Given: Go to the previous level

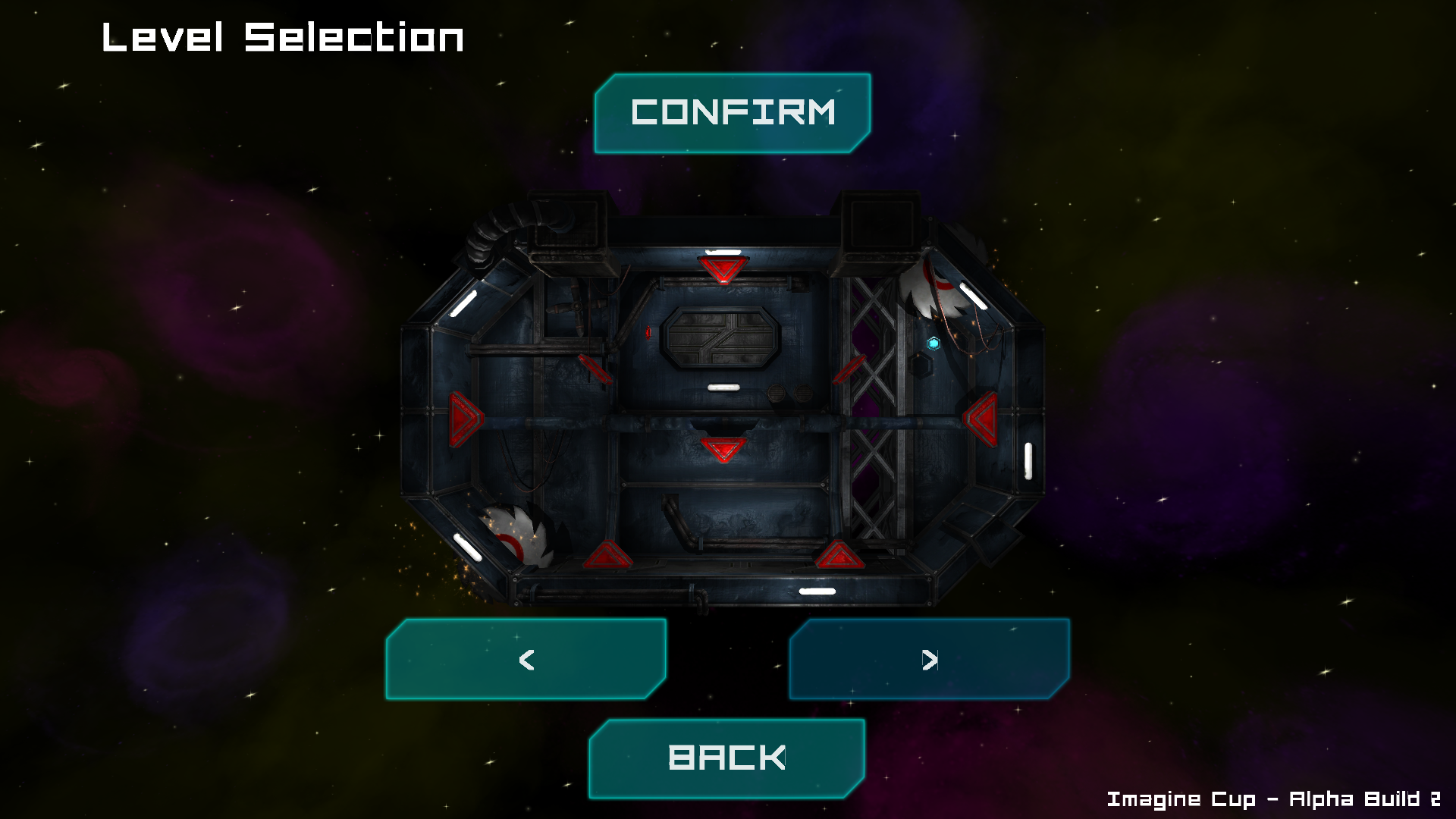Looking at the screenshot, I should pyautogui.click(x=526, y=659).
